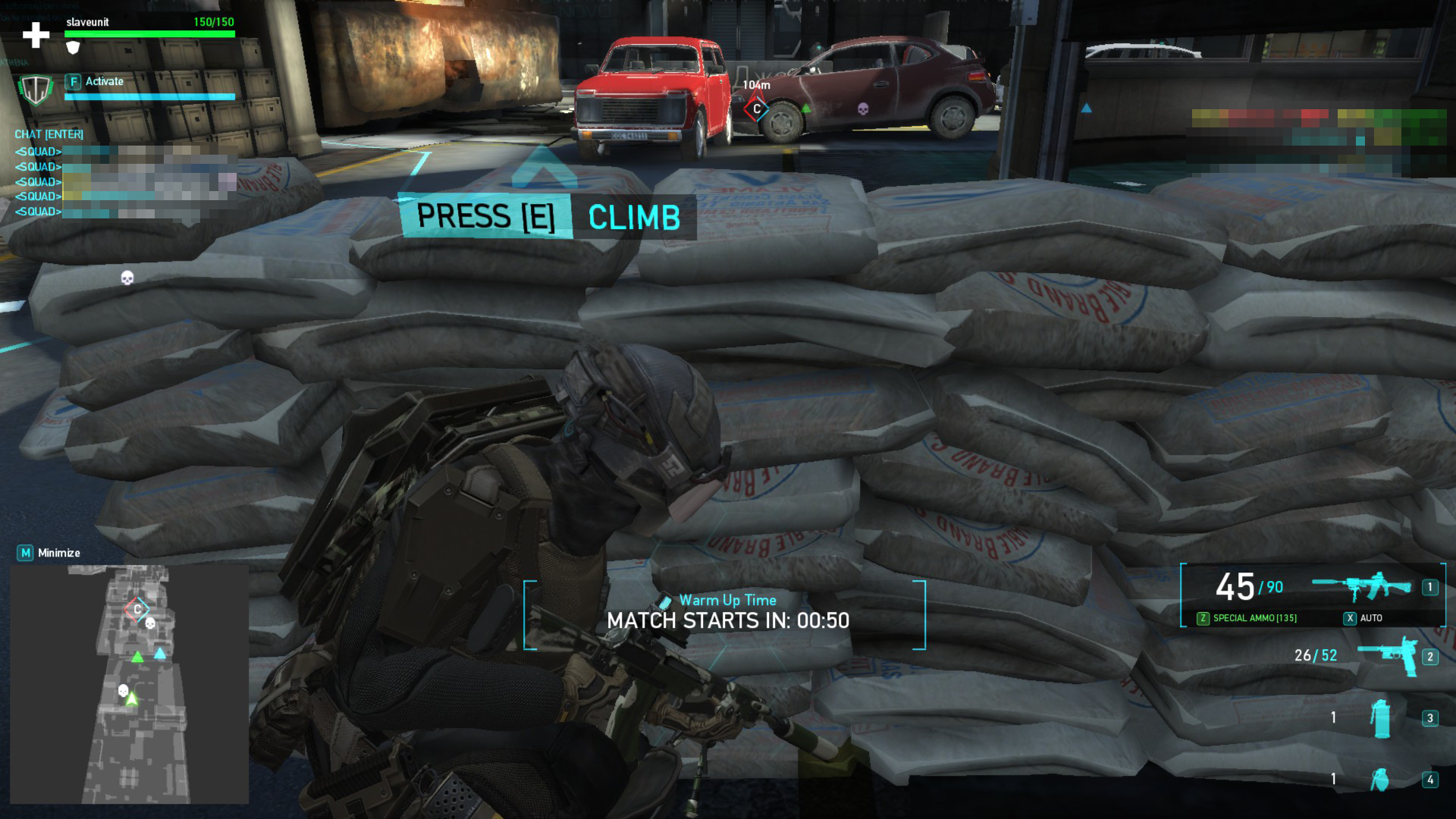
Task: Click objective C marker on the minimap
Action: 137,609
